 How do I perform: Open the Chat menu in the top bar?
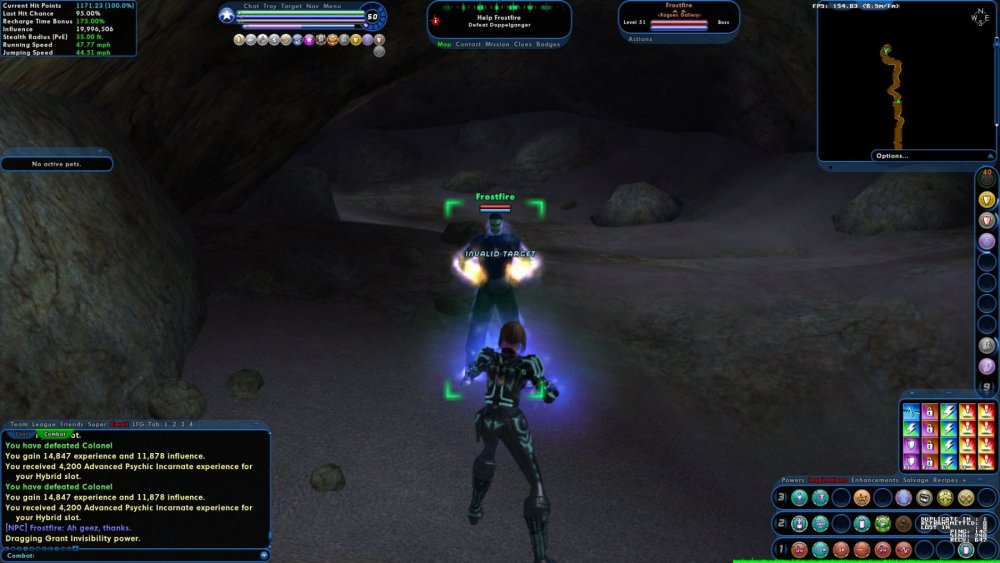(x=252, y=6)
